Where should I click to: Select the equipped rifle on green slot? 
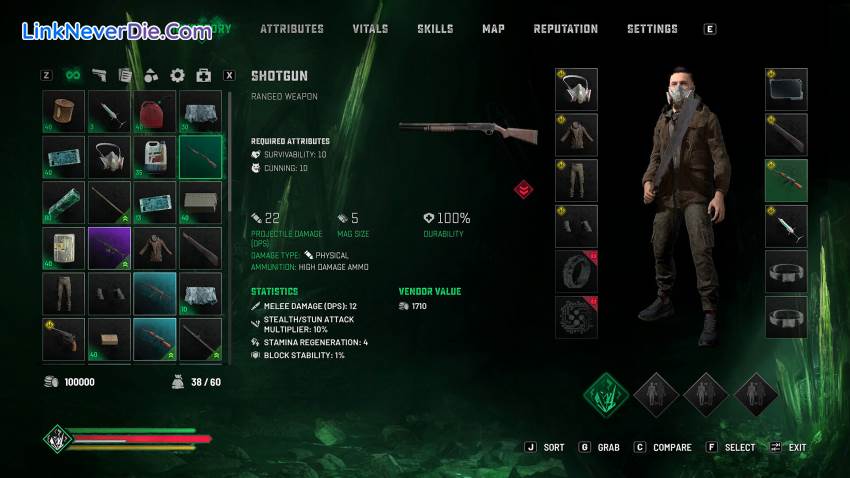coord(786,180)
